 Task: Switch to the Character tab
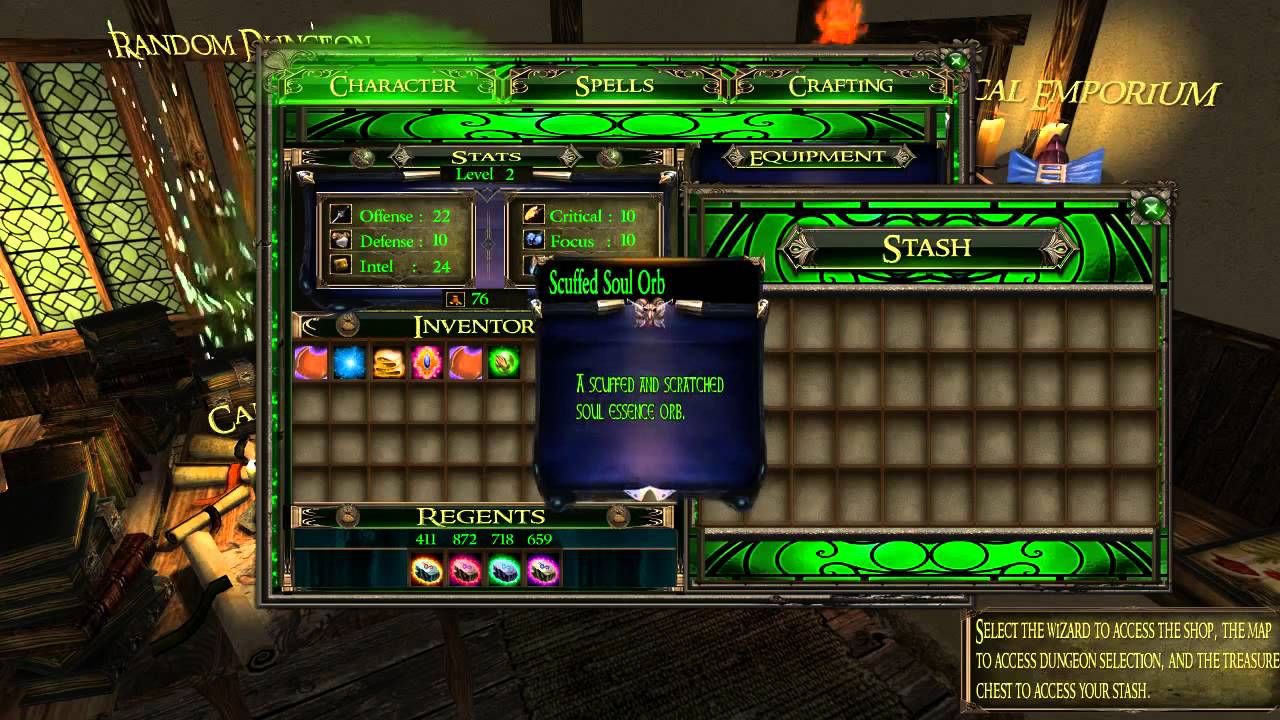click(x=393, y=86)
